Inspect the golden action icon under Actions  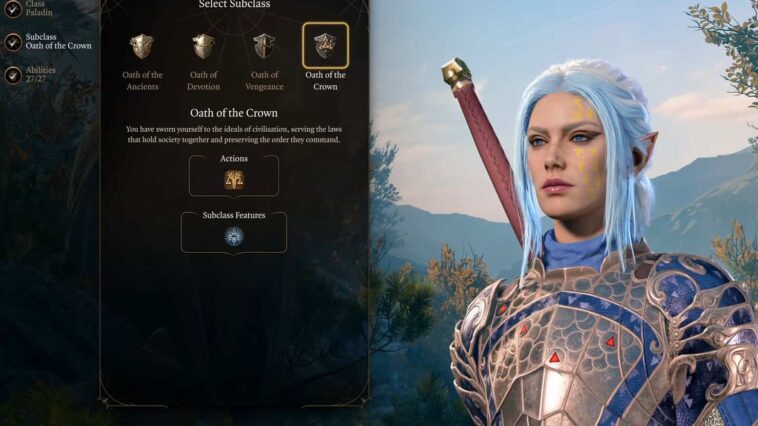tap(234, 179)
